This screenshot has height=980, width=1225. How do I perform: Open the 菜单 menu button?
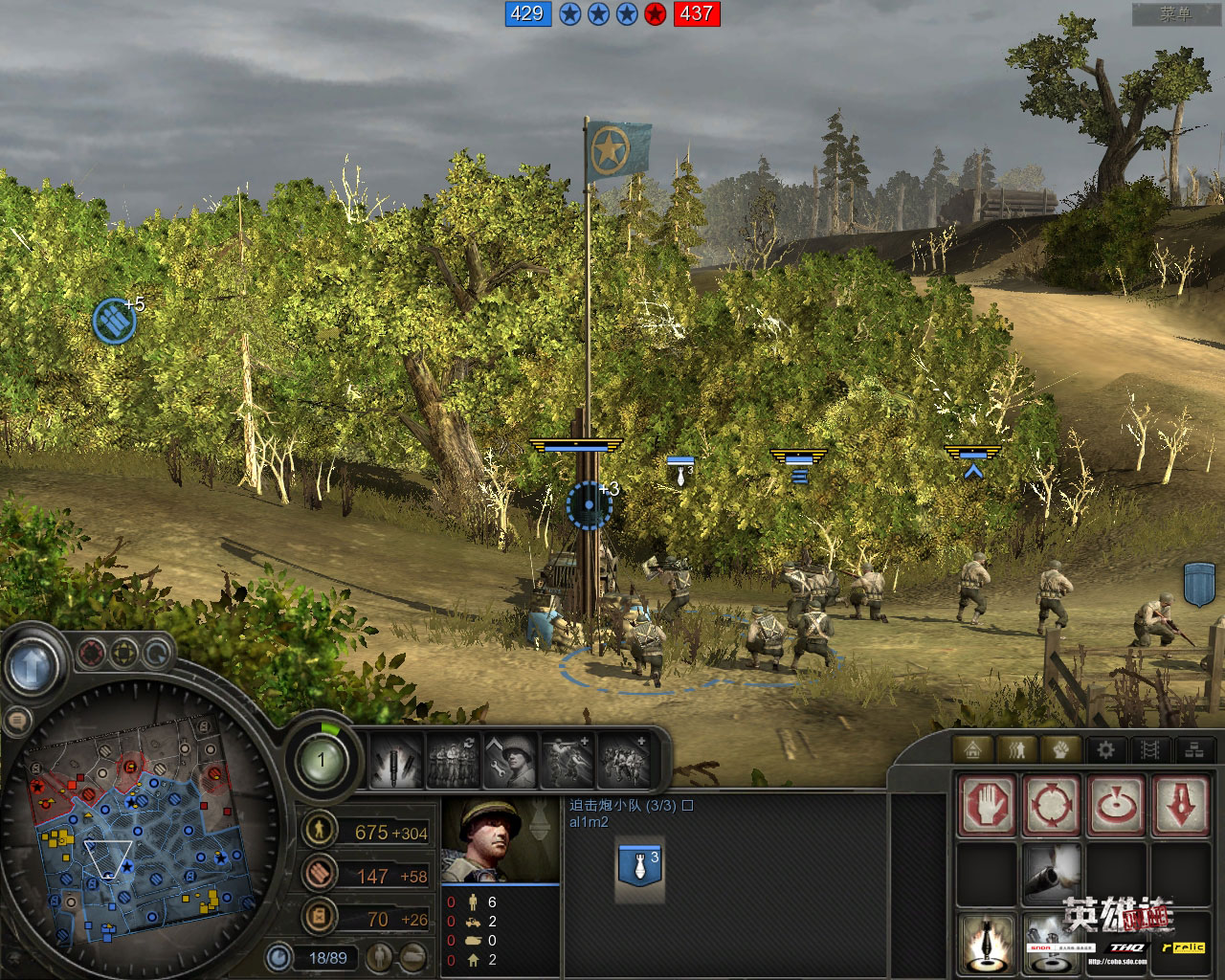[x=1174, y=14]
